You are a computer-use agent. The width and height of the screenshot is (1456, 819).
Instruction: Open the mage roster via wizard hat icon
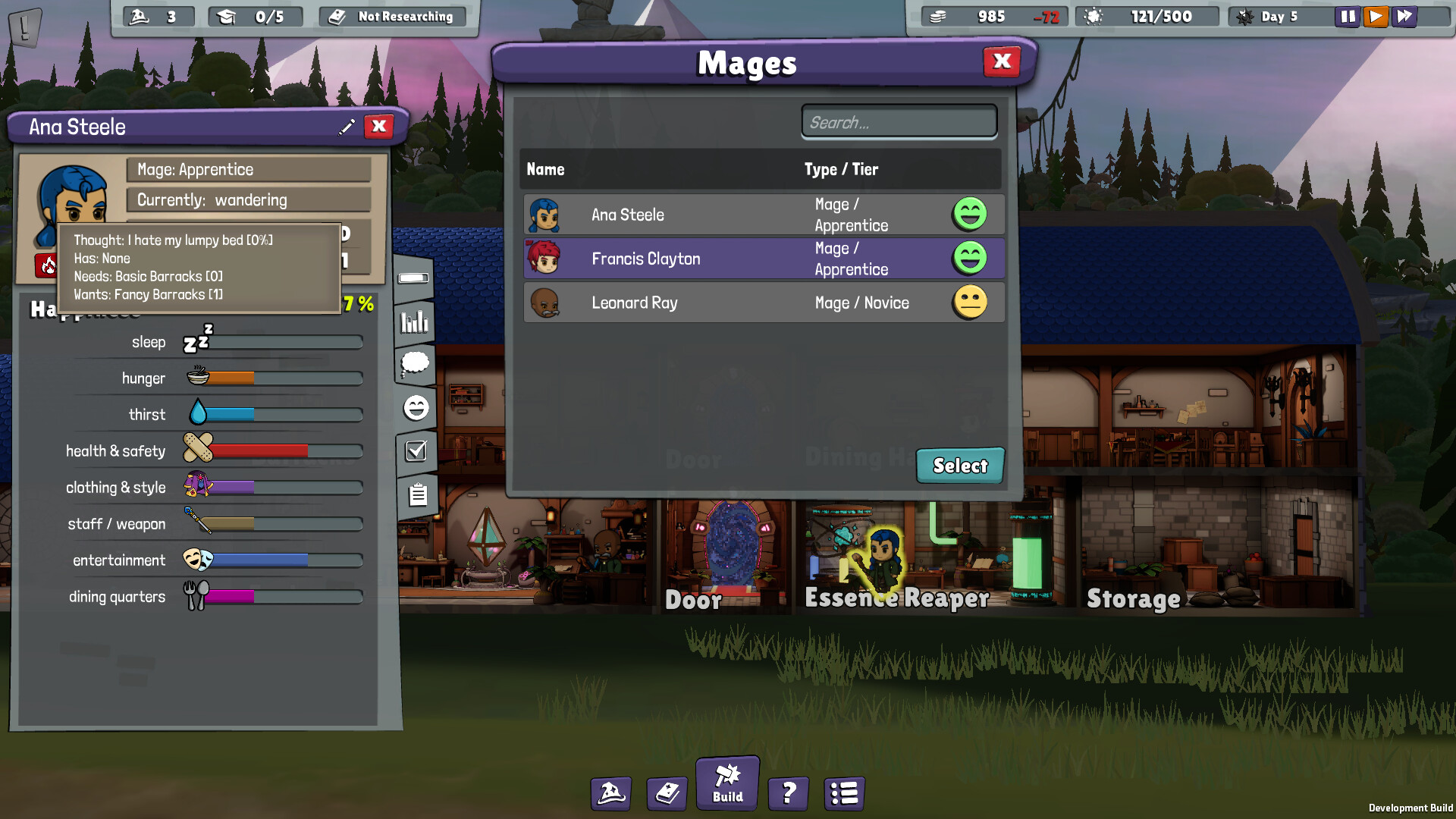(610, 793)
